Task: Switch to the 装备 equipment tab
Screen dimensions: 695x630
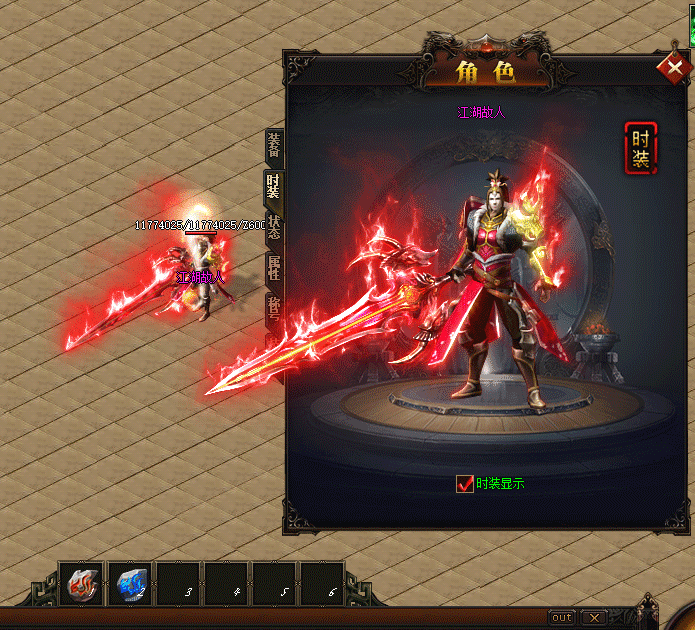Action: pos(273,147)
